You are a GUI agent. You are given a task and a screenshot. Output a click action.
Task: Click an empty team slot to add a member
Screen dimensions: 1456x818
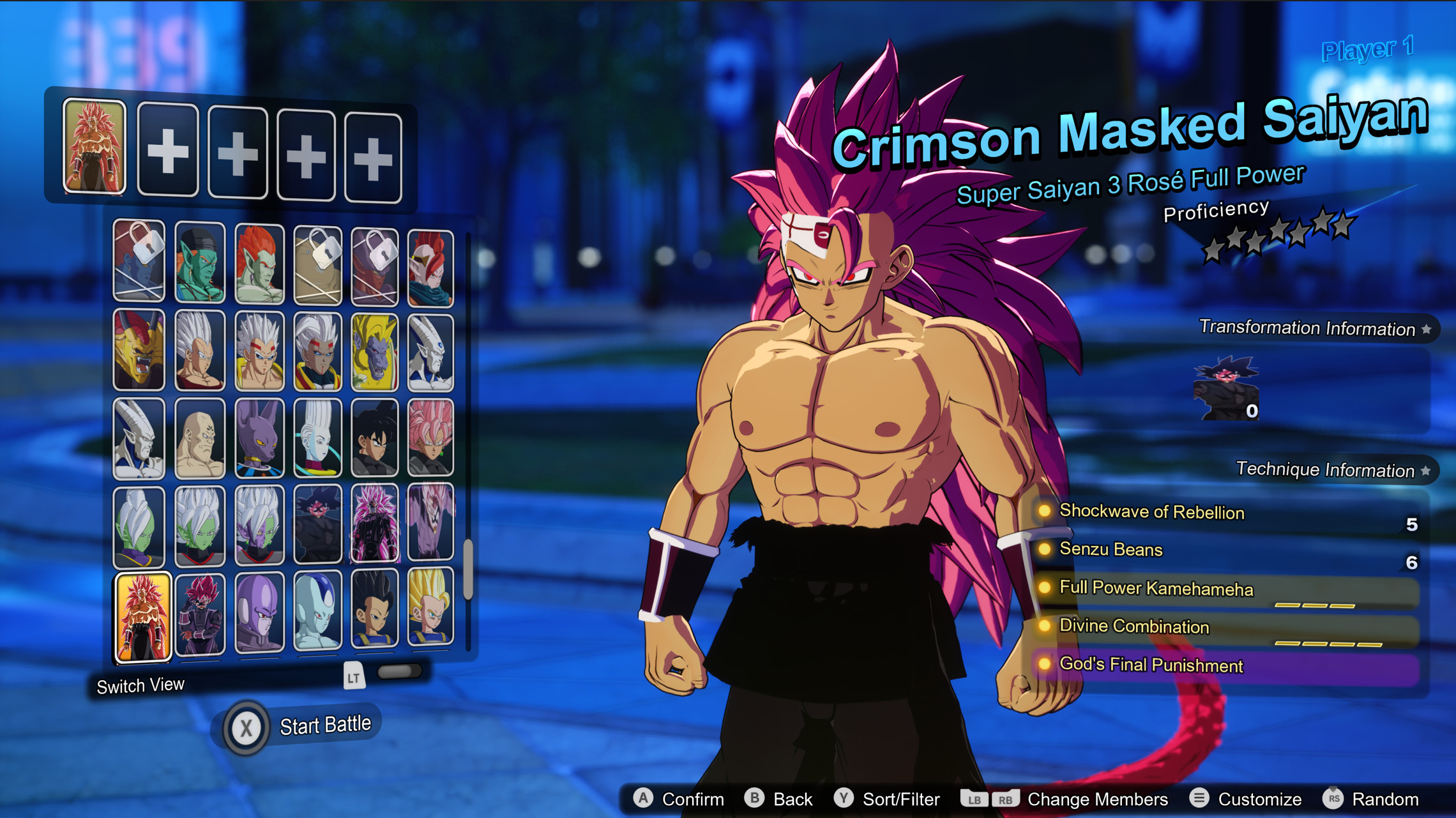coord(167,151)
